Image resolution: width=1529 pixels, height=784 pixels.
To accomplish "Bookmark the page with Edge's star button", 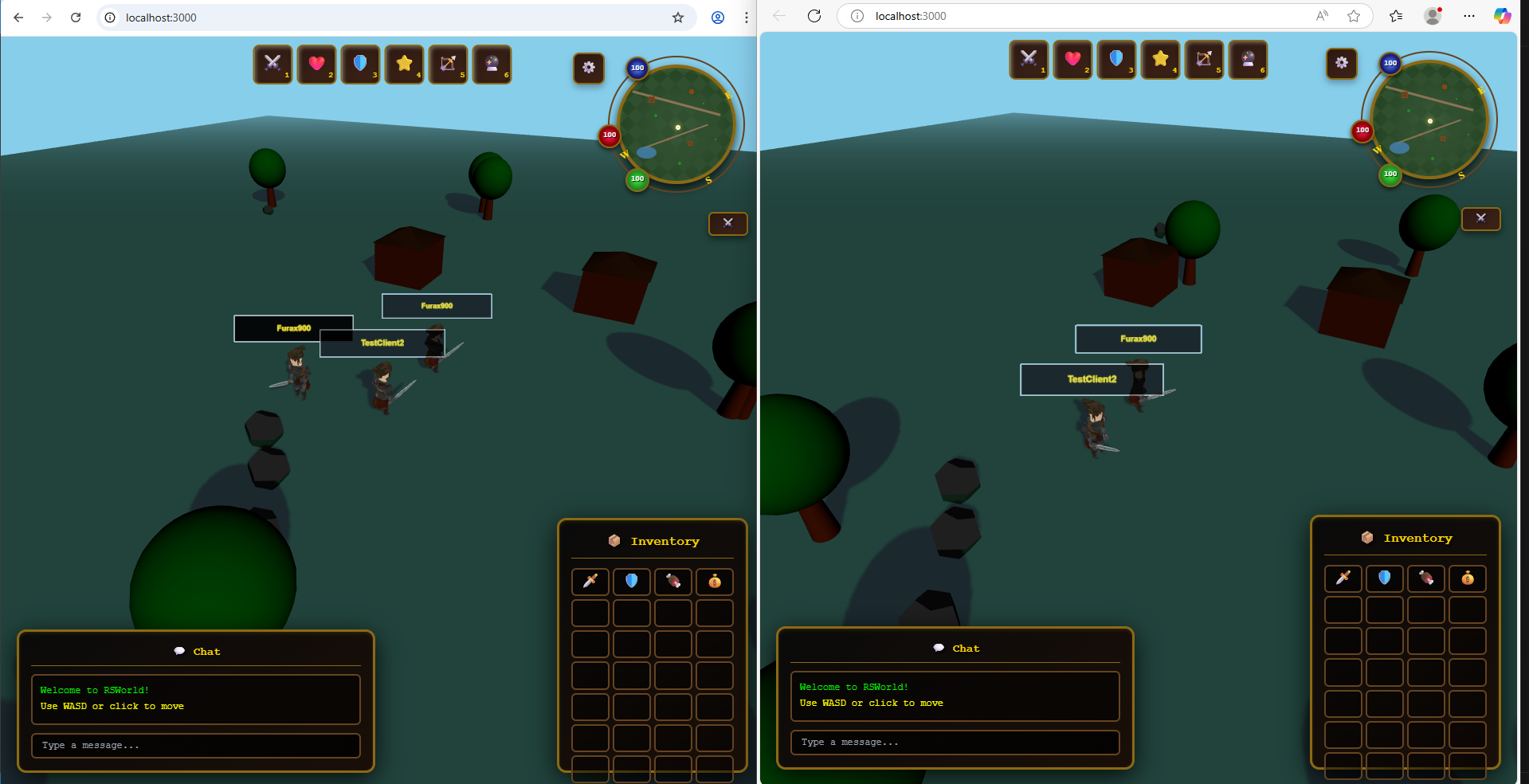I will (x=1354, y=16).
